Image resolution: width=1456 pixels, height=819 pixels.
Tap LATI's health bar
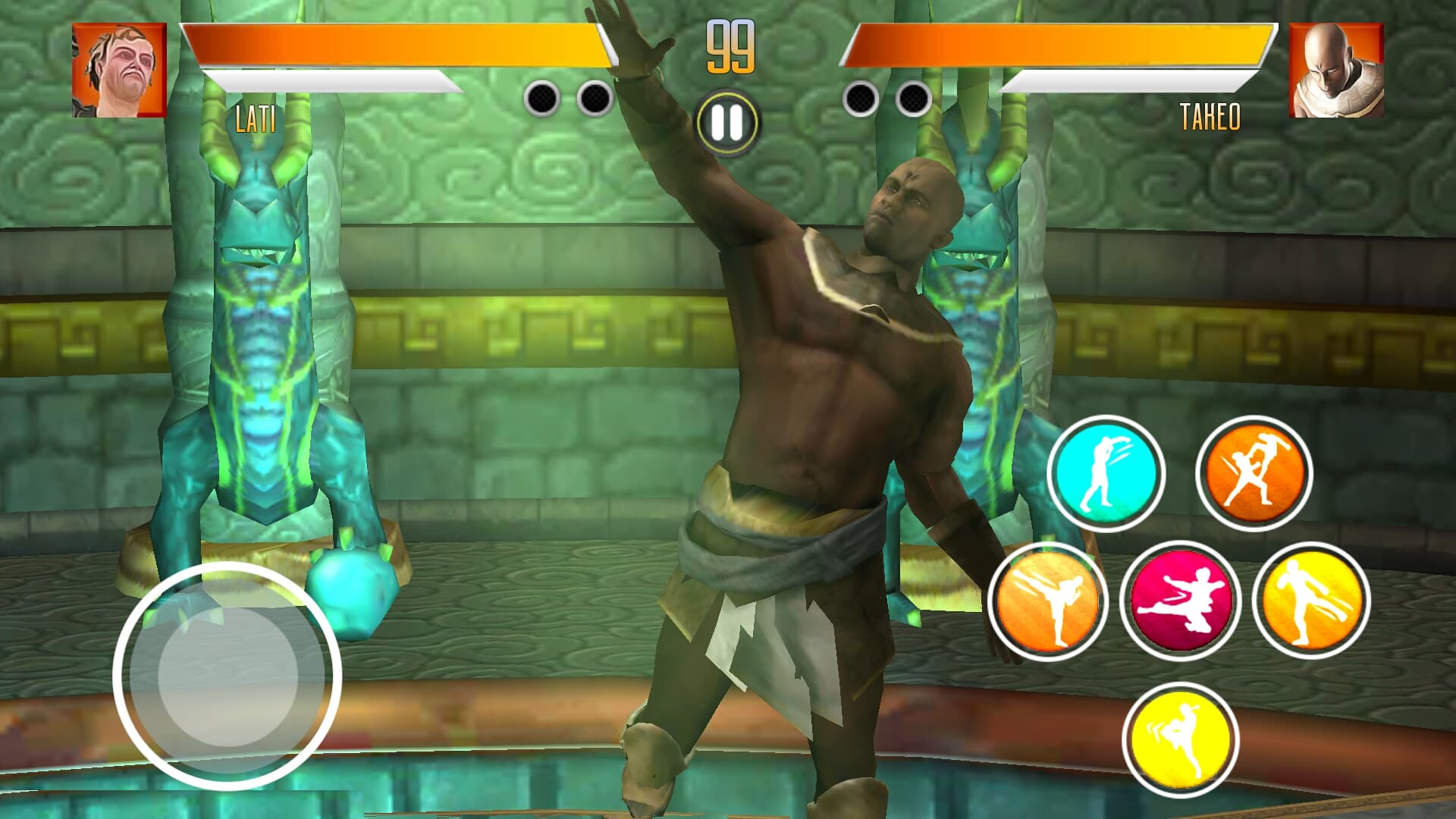coord(394,45)
